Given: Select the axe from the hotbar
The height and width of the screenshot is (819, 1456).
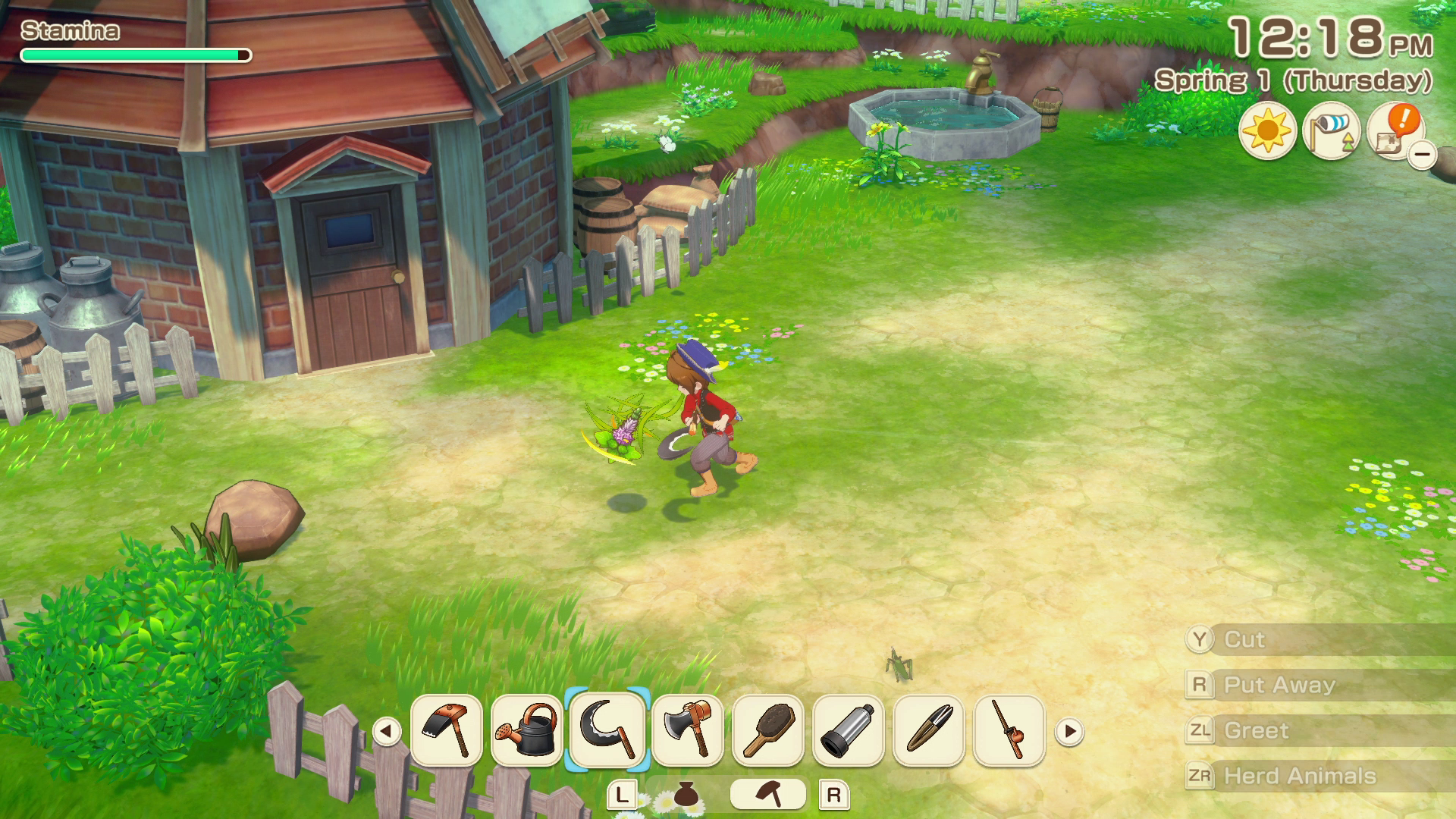Looking at the screenshot, I should [x=688, y=730].
